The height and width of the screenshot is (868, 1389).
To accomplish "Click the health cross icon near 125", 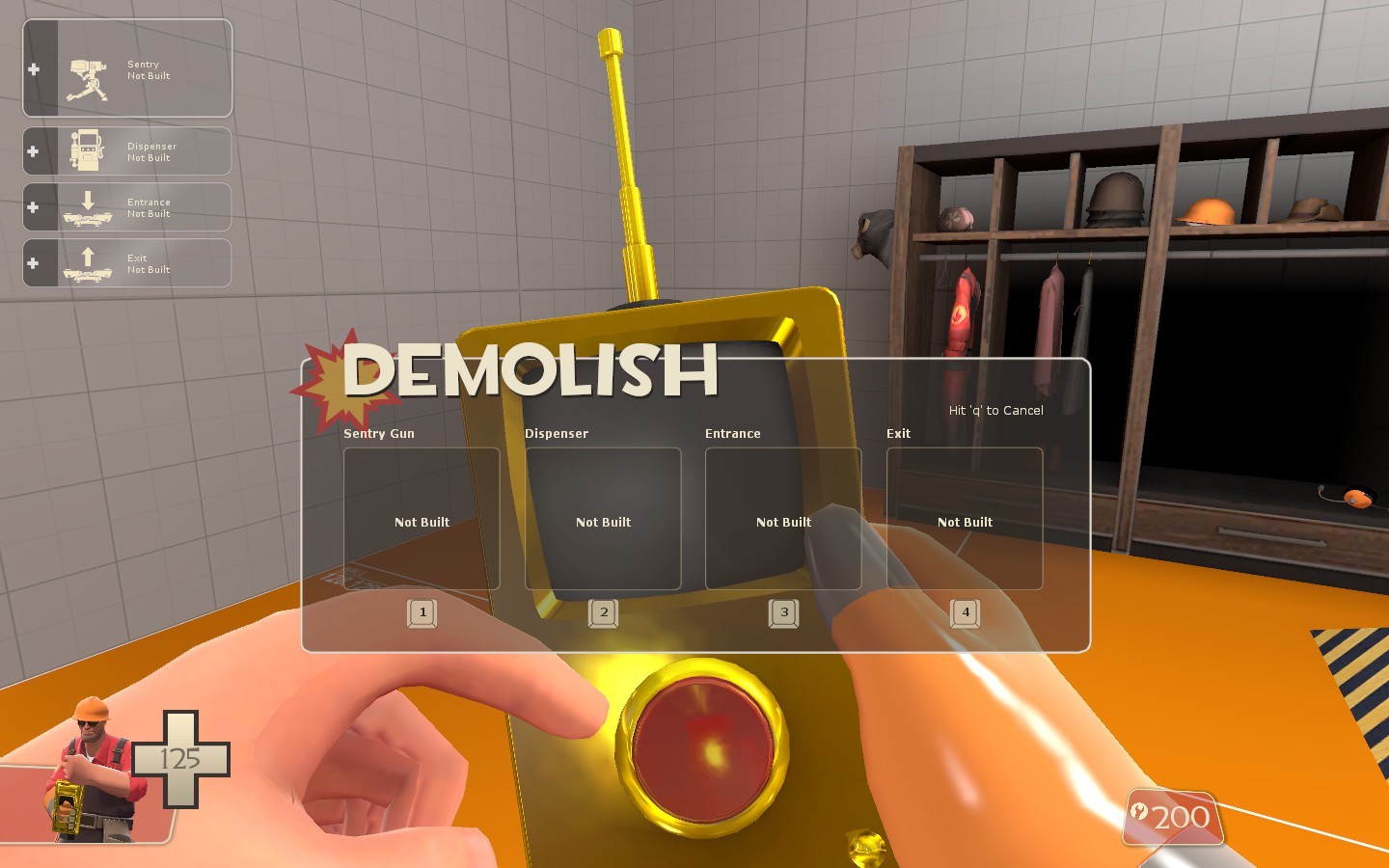I will click(180, 758).
